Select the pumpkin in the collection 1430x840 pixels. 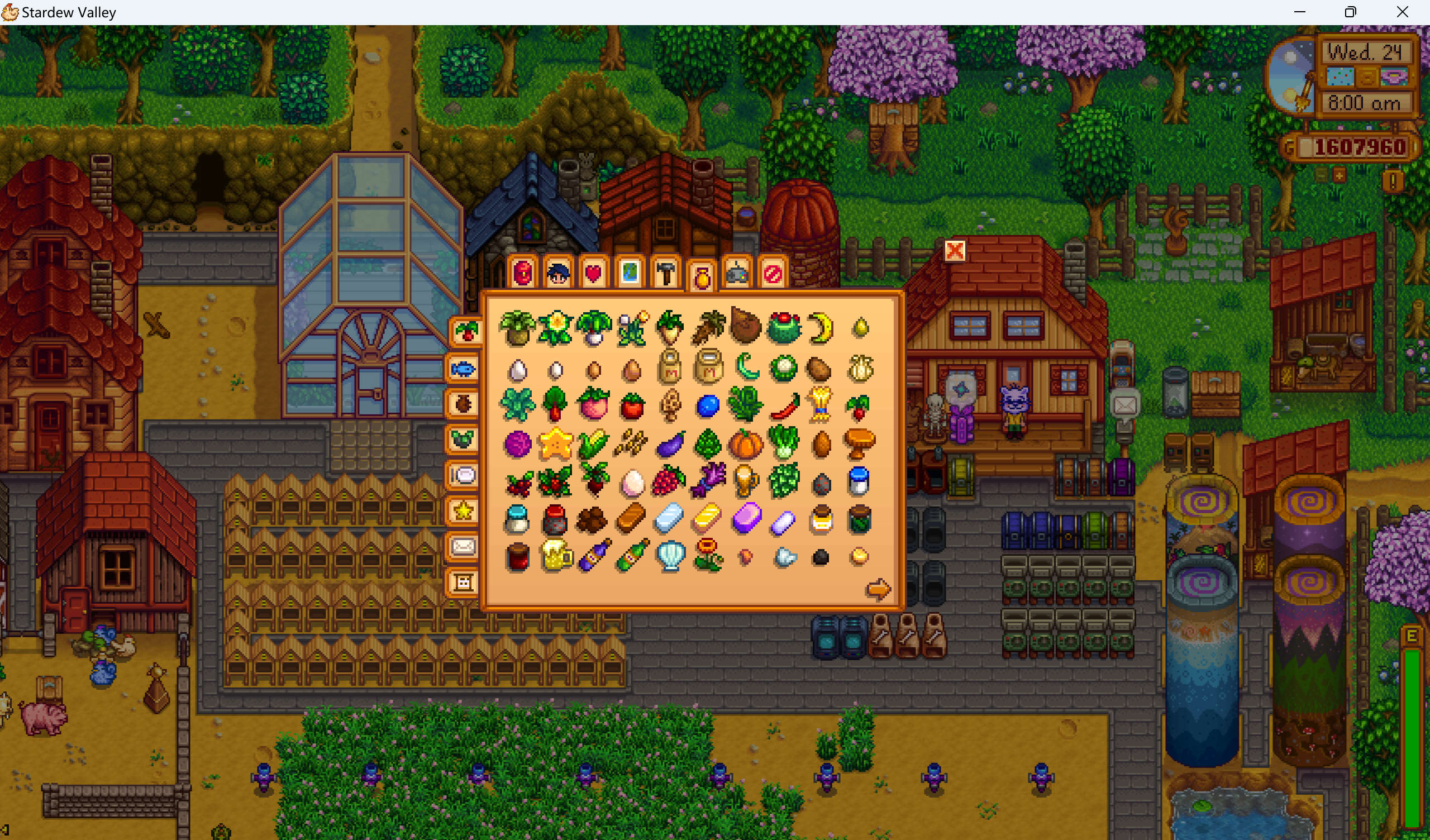[x=745, y=443]
